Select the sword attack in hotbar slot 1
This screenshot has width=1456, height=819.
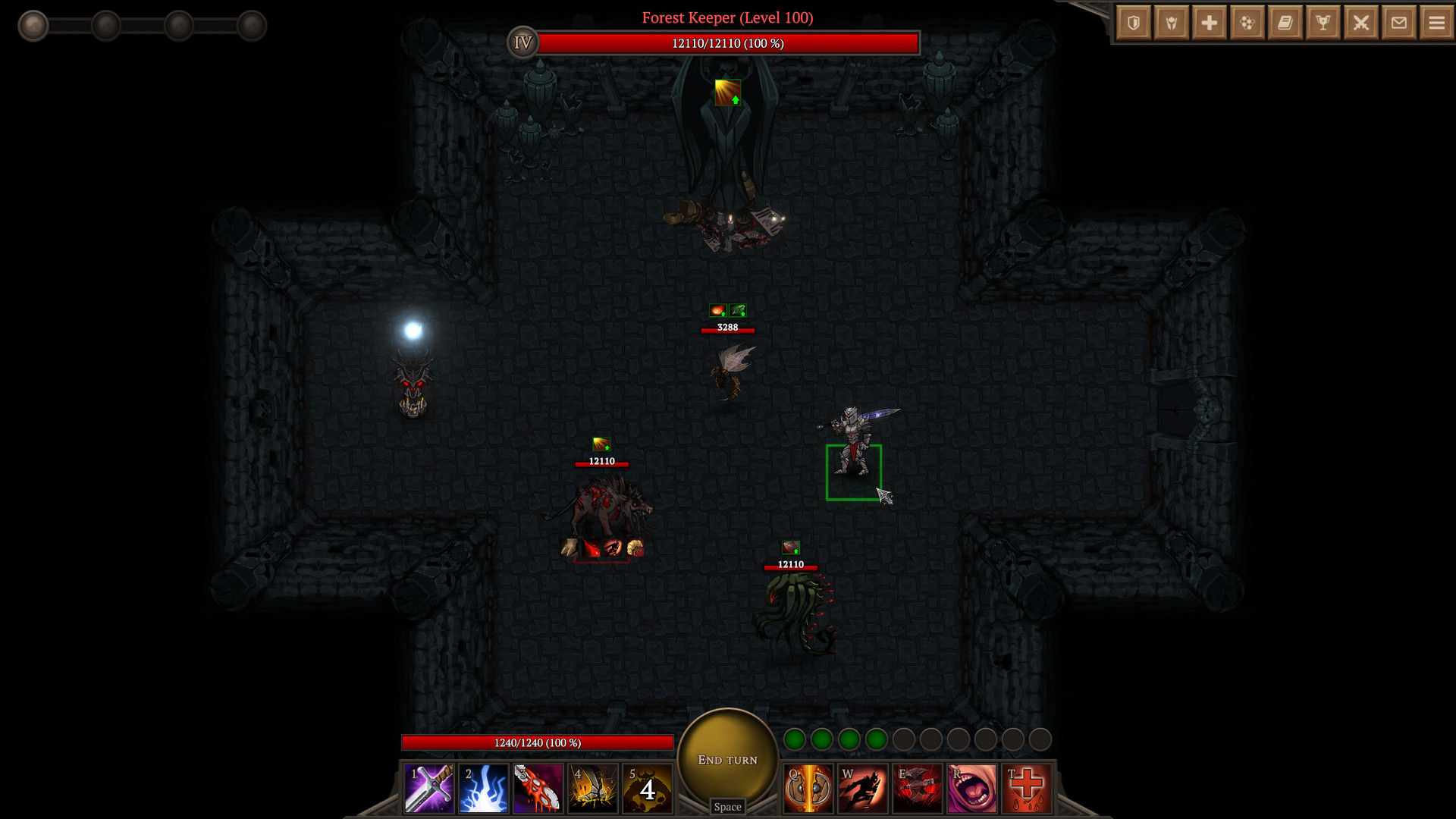coord(429,789)
